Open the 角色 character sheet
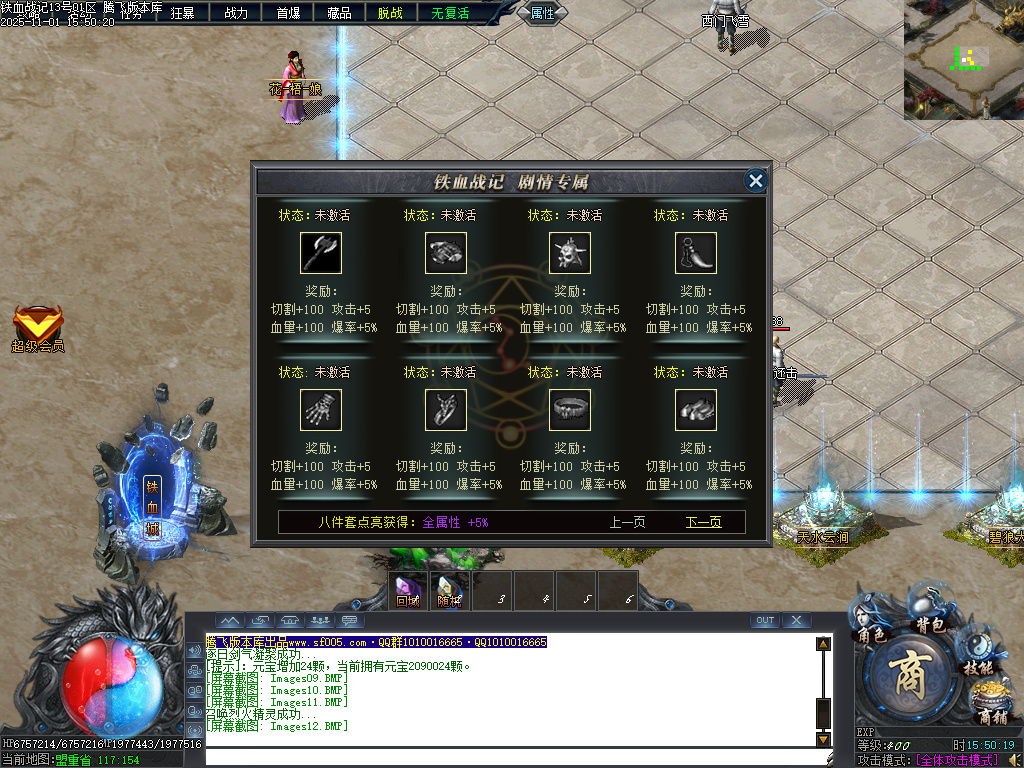 871,620
